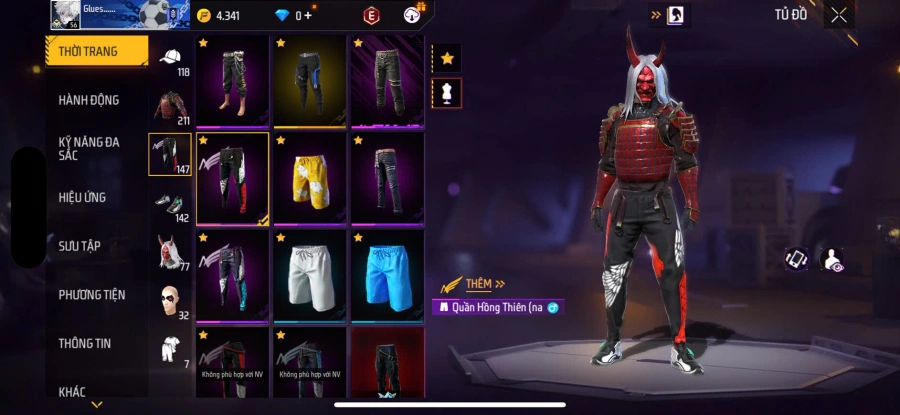Viewport: 900px width, 415px height.
Task: Click the mannequin filter icon
Action: pos(446,93)
